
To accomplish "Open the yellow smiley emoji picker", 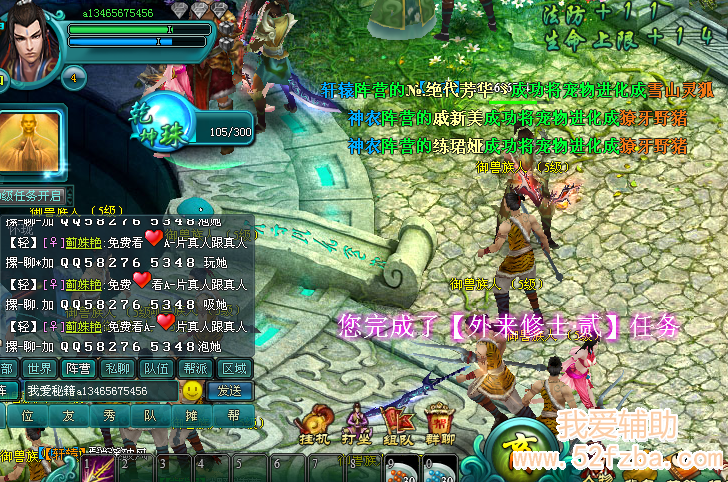I will click(192, 390).
